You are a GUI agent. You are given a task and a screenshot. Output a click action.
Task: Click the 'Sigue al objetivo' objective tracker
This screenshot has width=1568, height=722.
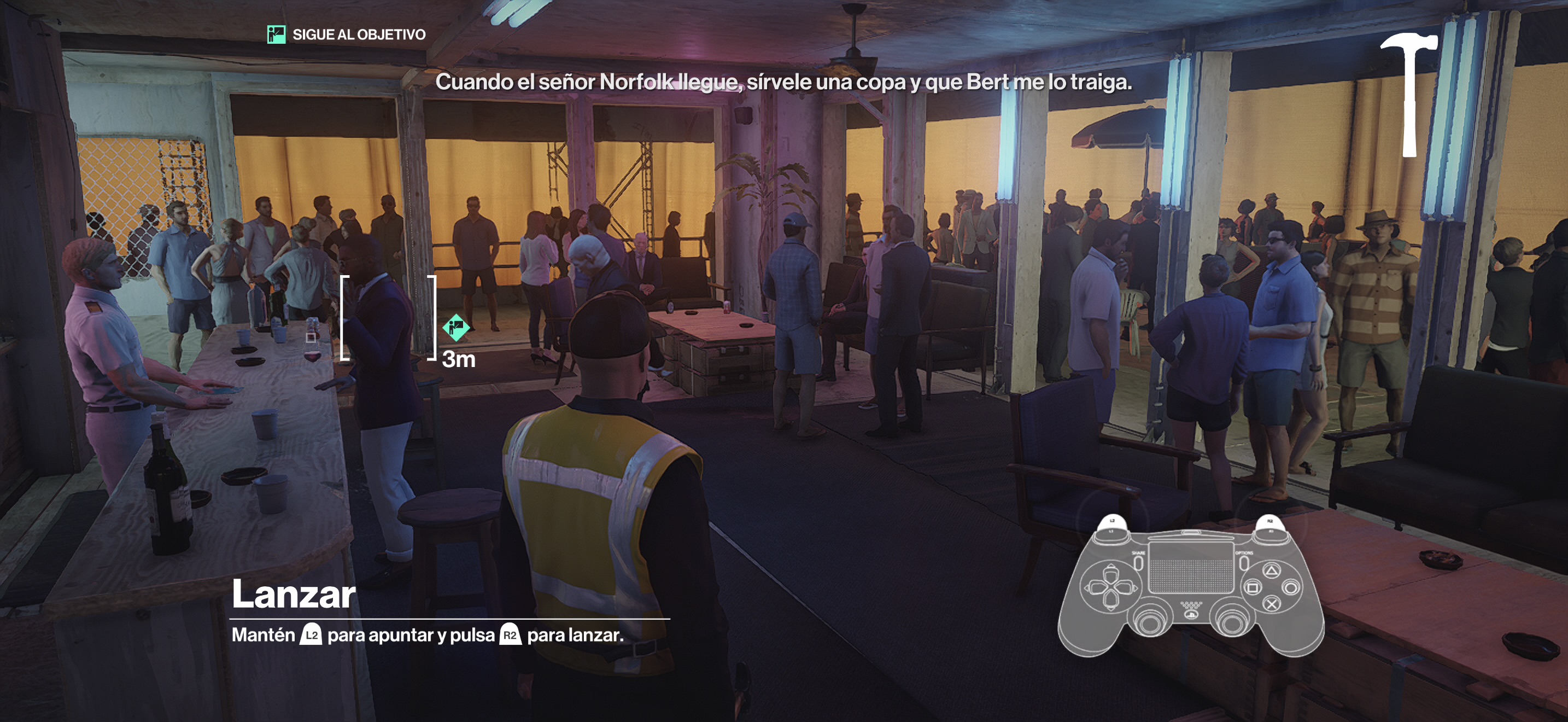pos(347,34)
